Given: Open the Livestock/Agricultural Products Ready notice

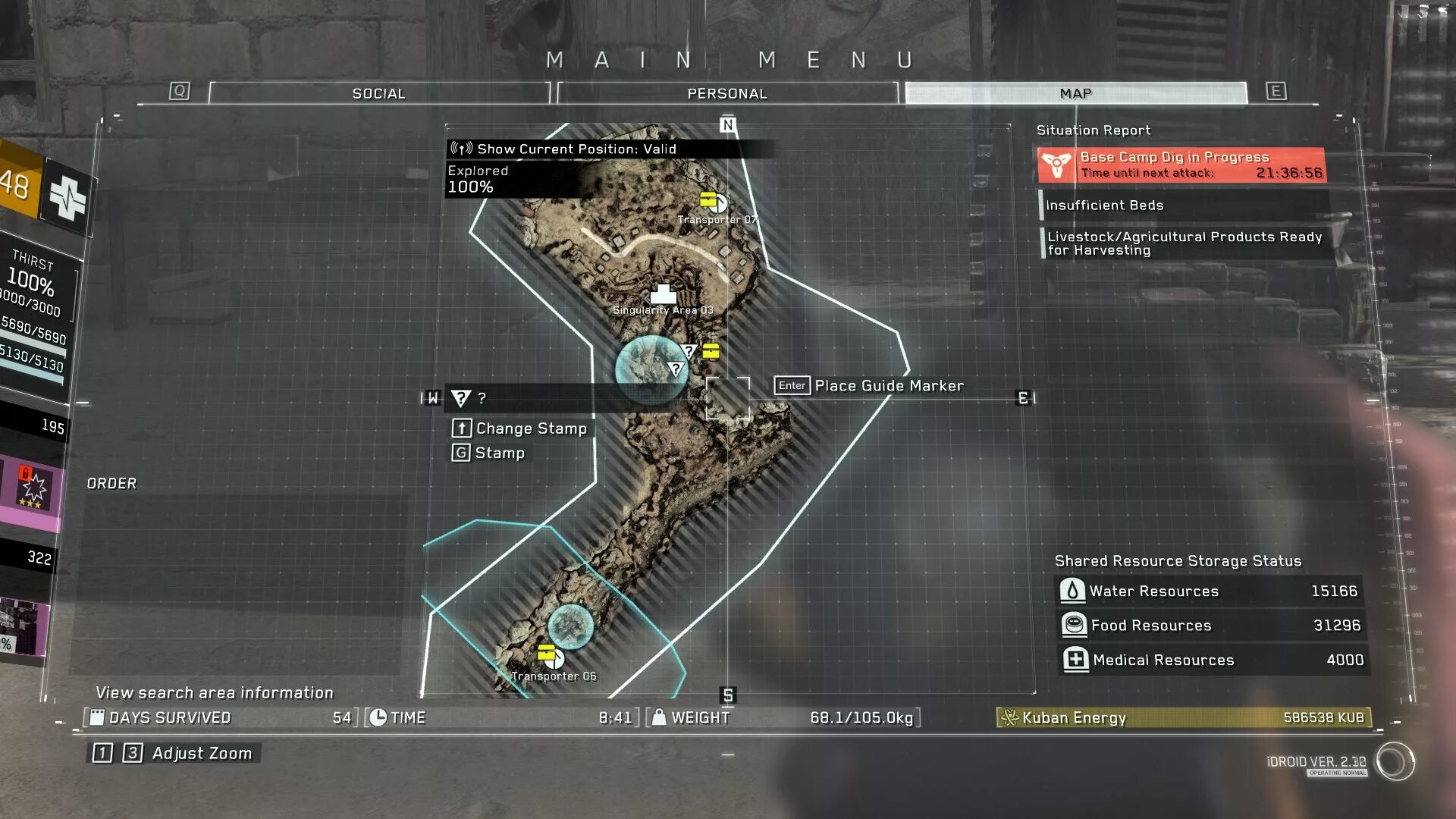Looking at the screenshot, I should 1185,243.
